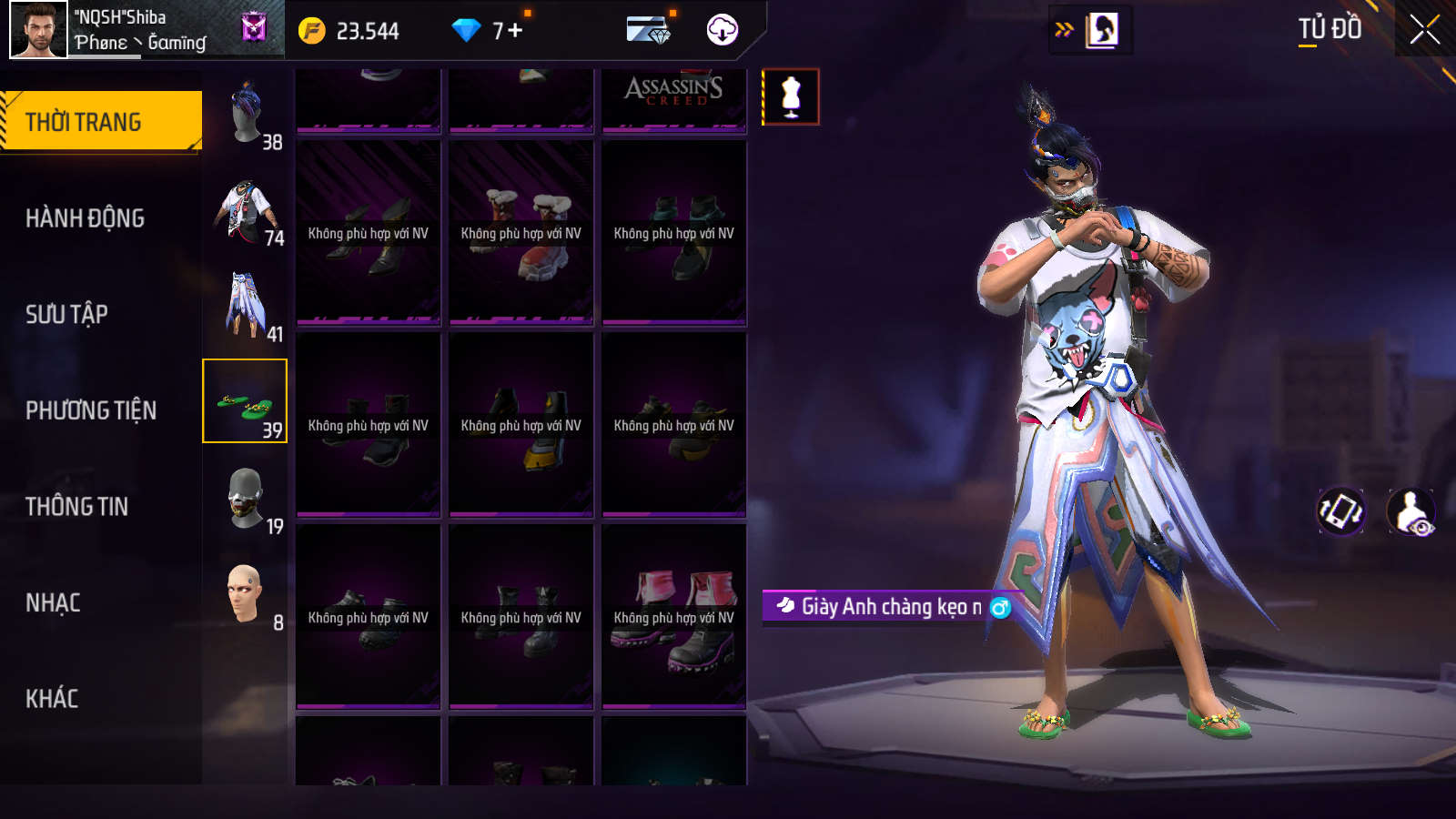Open the THỜI TRANG fashion menu
1456x819 pixels.
tap(100, 121)
